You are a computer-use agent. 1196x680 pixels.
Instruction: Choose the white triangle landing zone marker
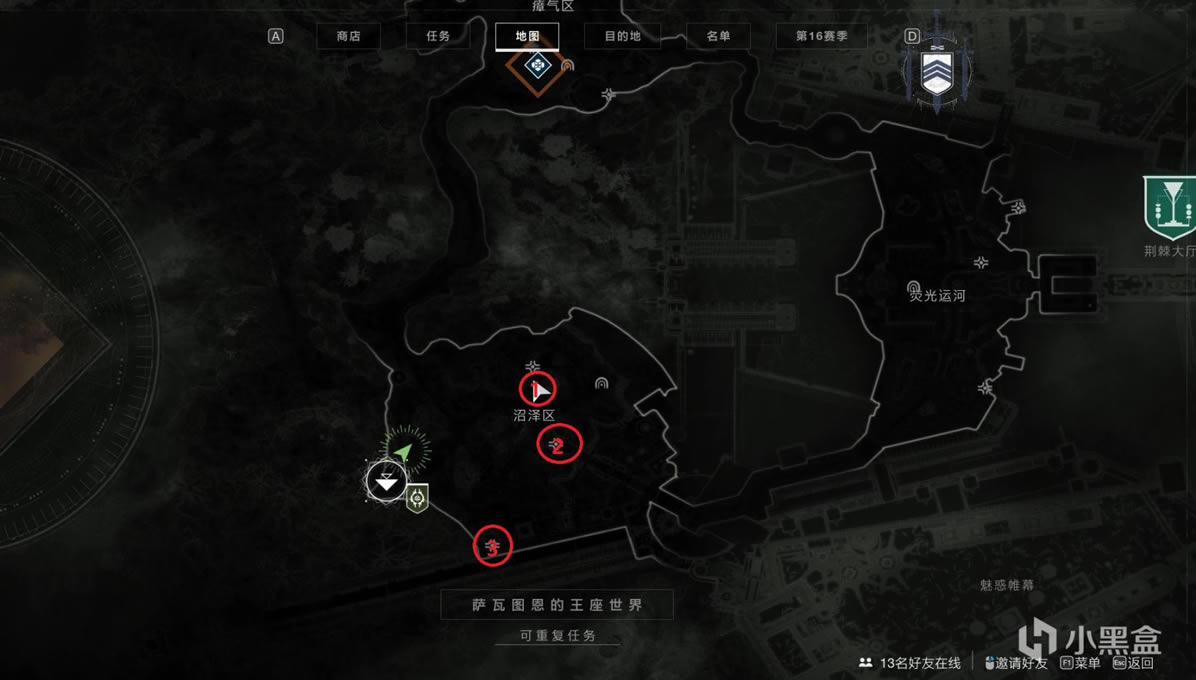coord(386,482)
